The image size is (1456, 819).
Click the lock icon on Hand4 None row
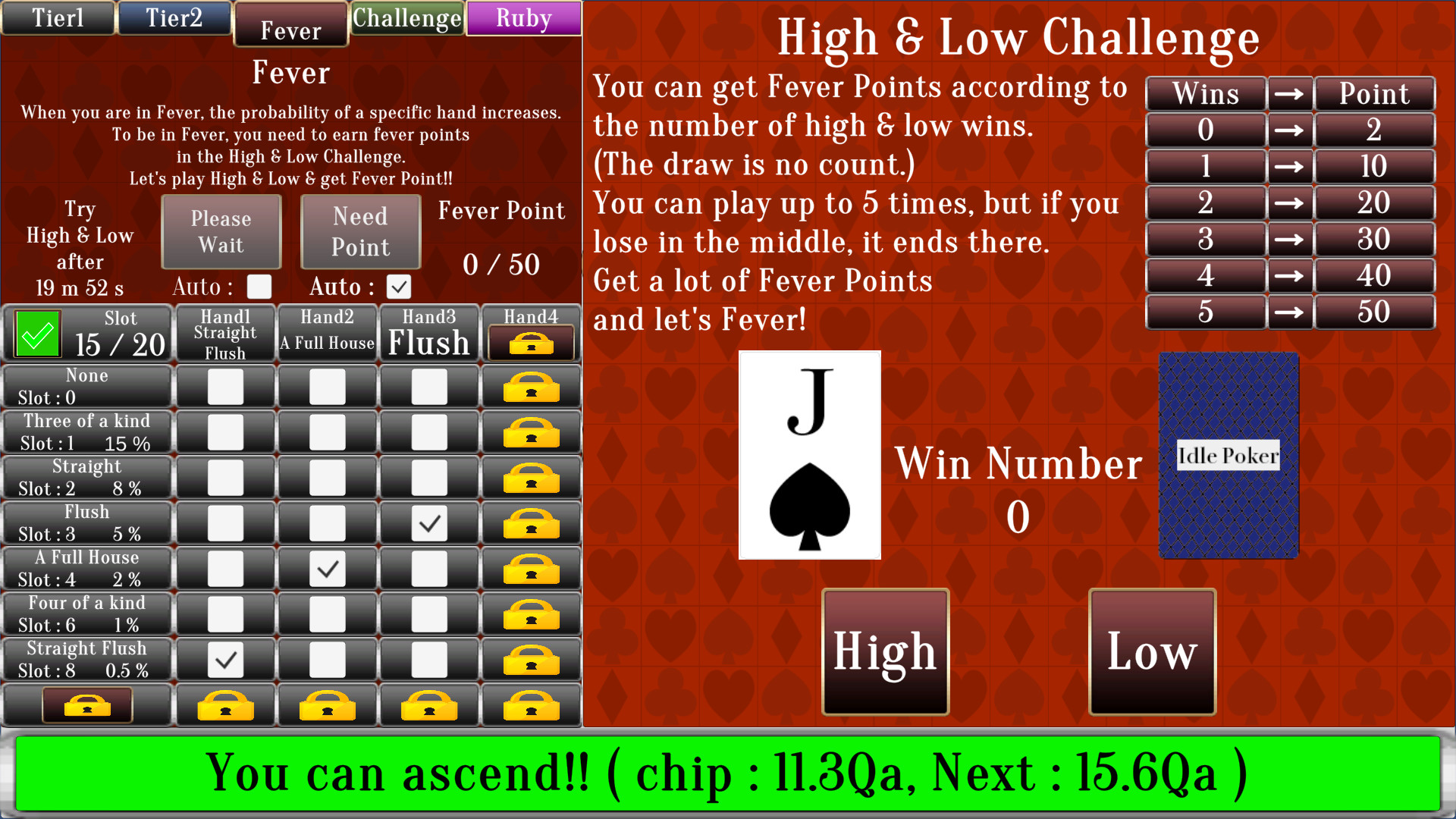point(530,387)
